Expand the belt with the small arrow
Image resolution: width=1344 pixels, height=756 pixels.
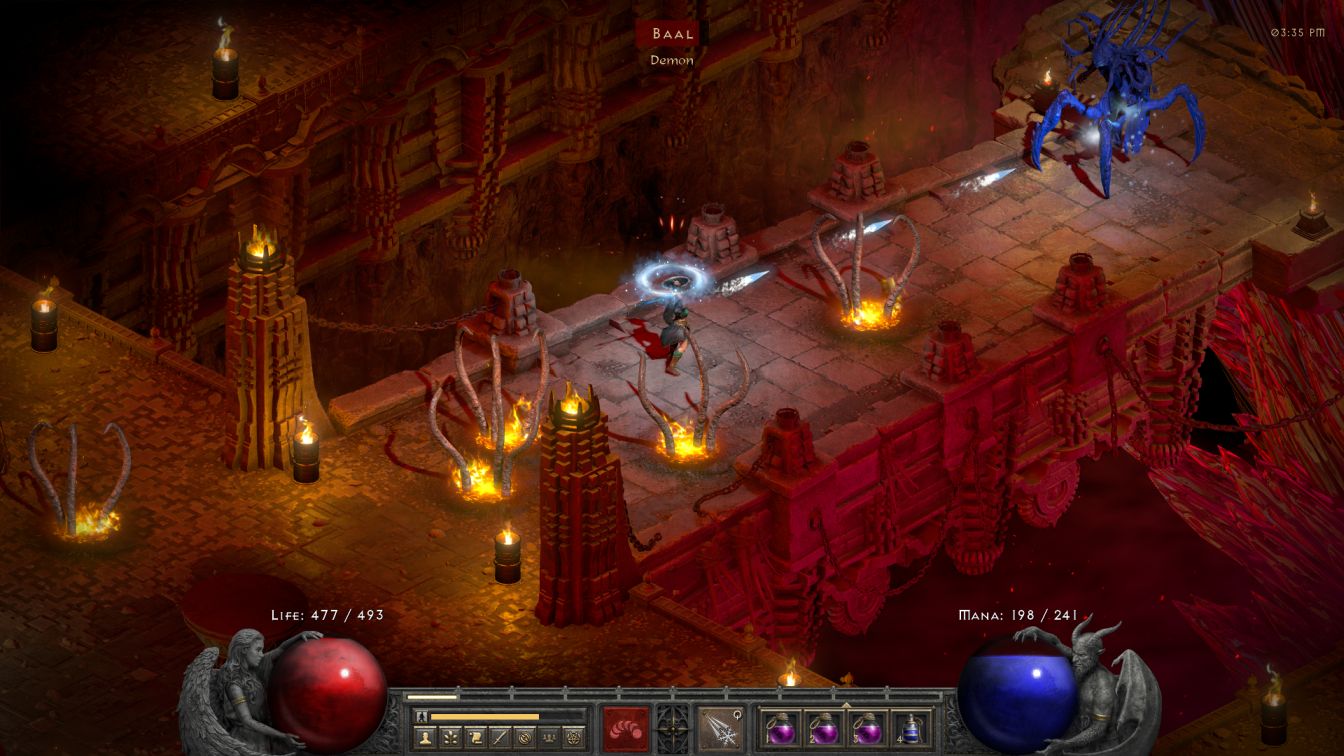tap(846, 705)
